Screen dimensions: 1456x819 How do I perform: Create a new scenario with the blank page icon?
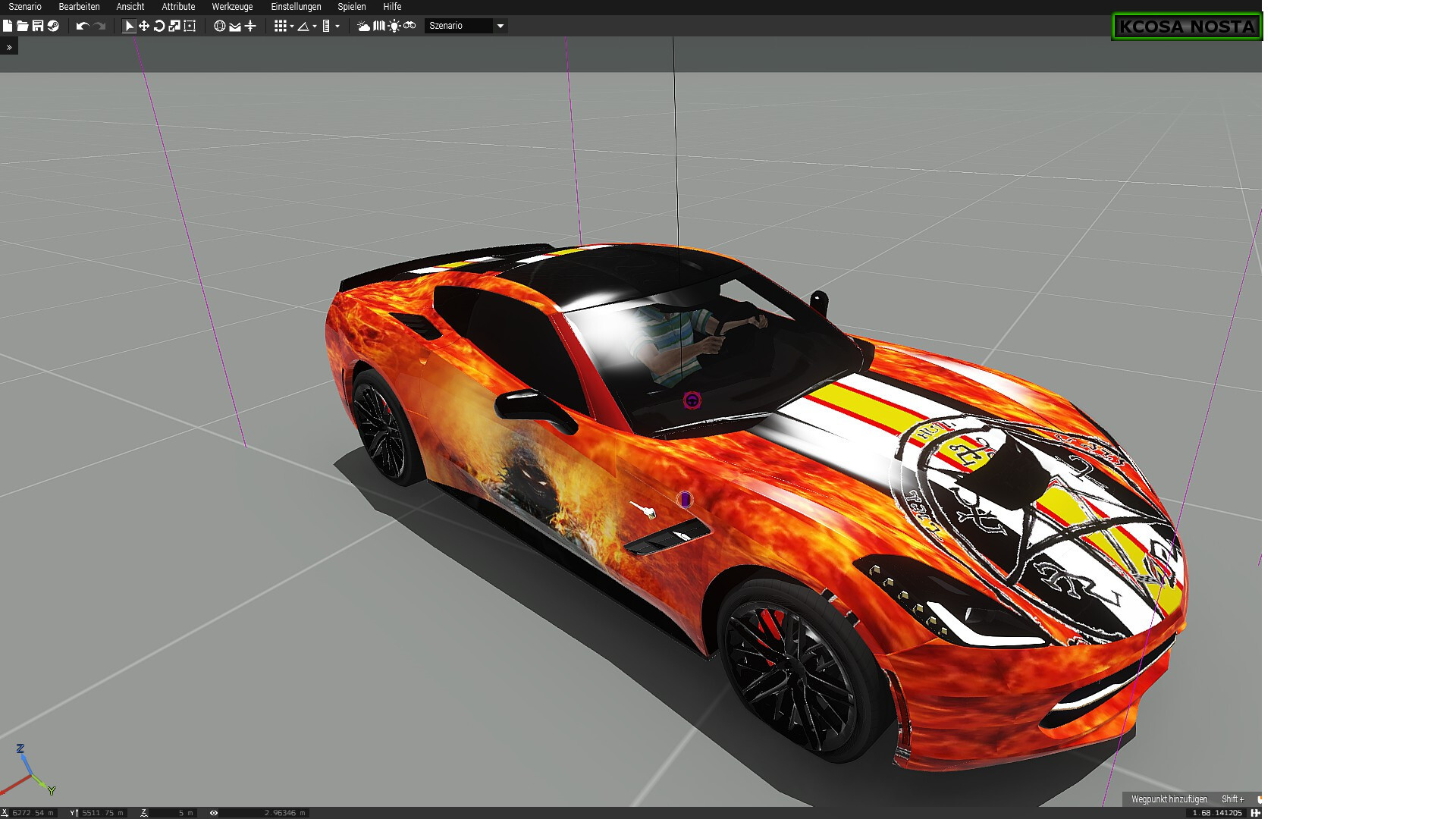(x=8, y=26)
